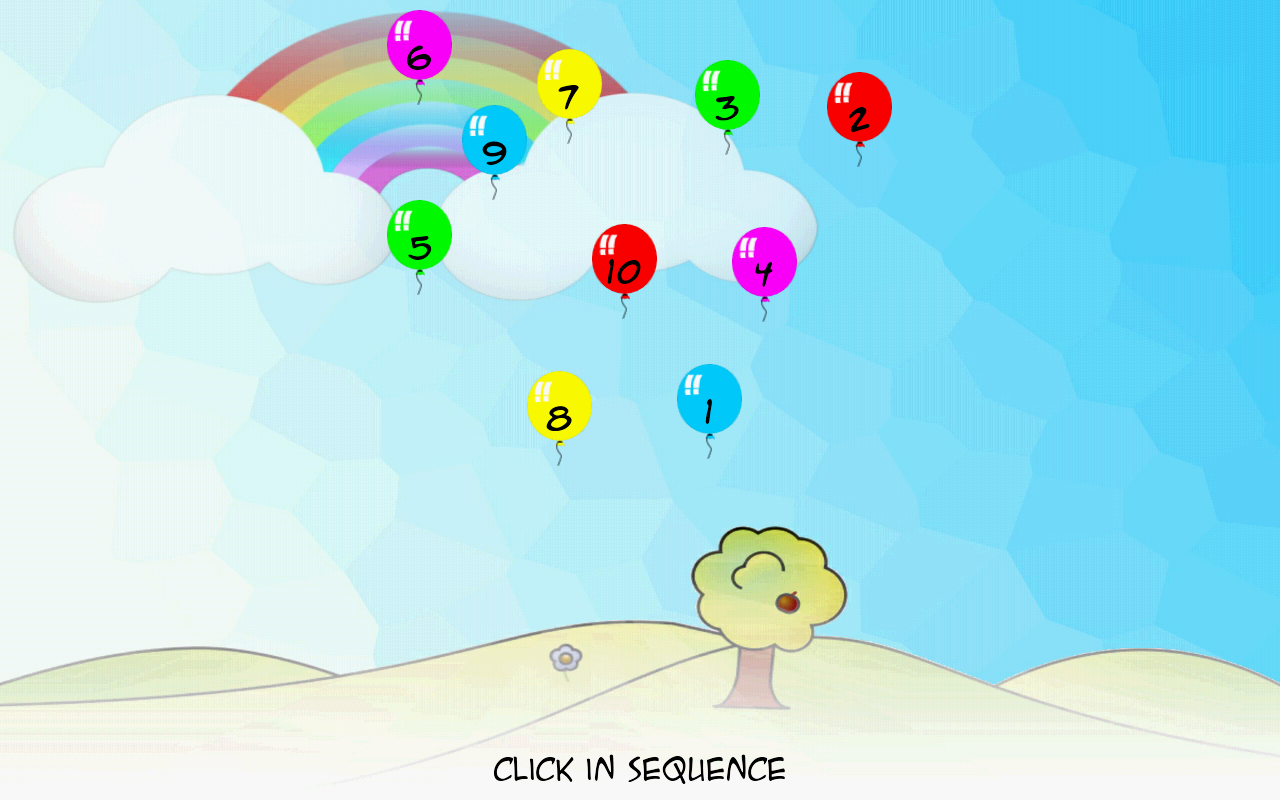1280x800 pixels.
Task: Pop the blue balloon numbered 1
Action: [x=710, y=400]
